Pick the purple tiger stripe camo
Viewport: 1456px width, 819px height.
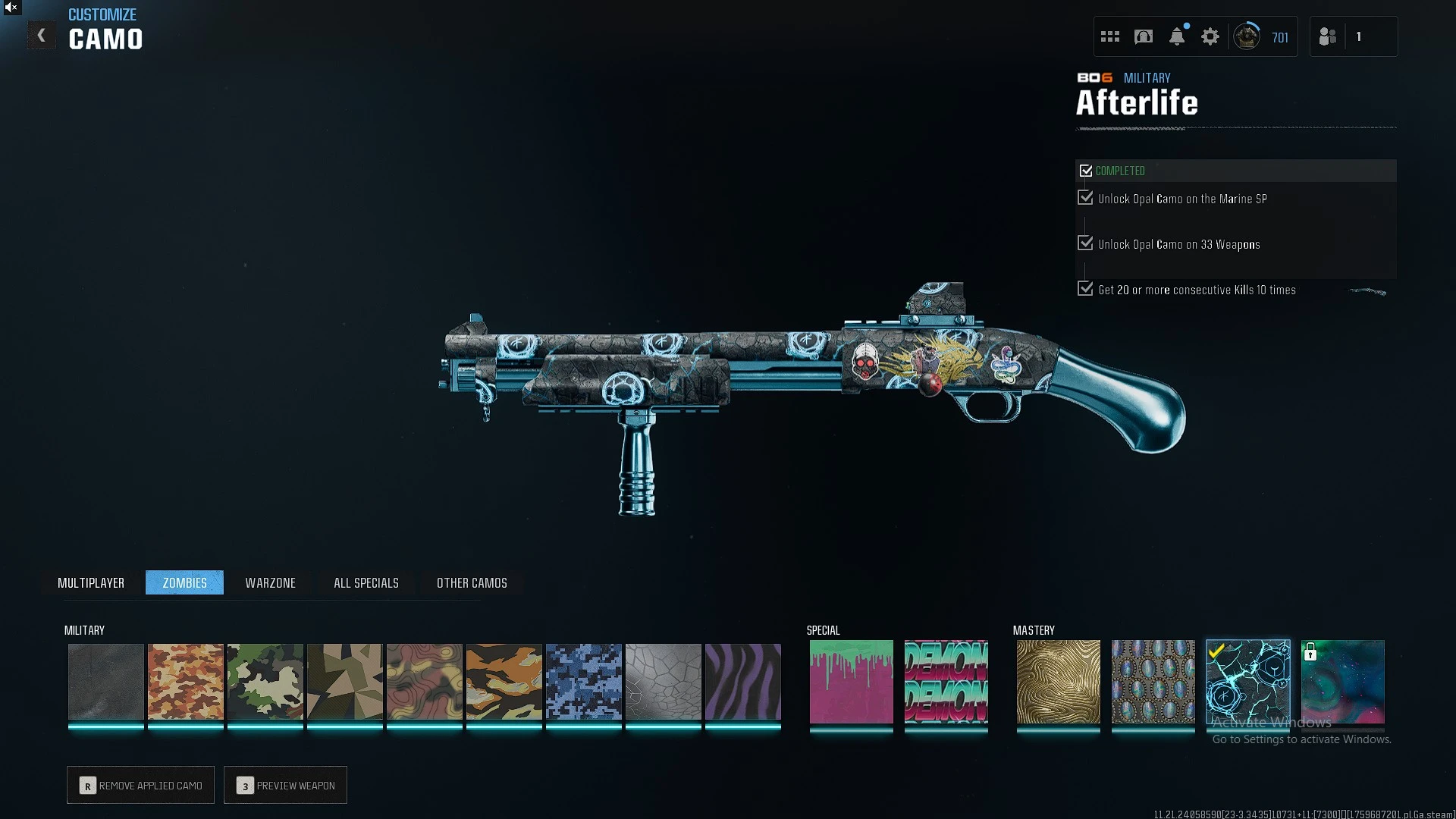coord(743,681)
